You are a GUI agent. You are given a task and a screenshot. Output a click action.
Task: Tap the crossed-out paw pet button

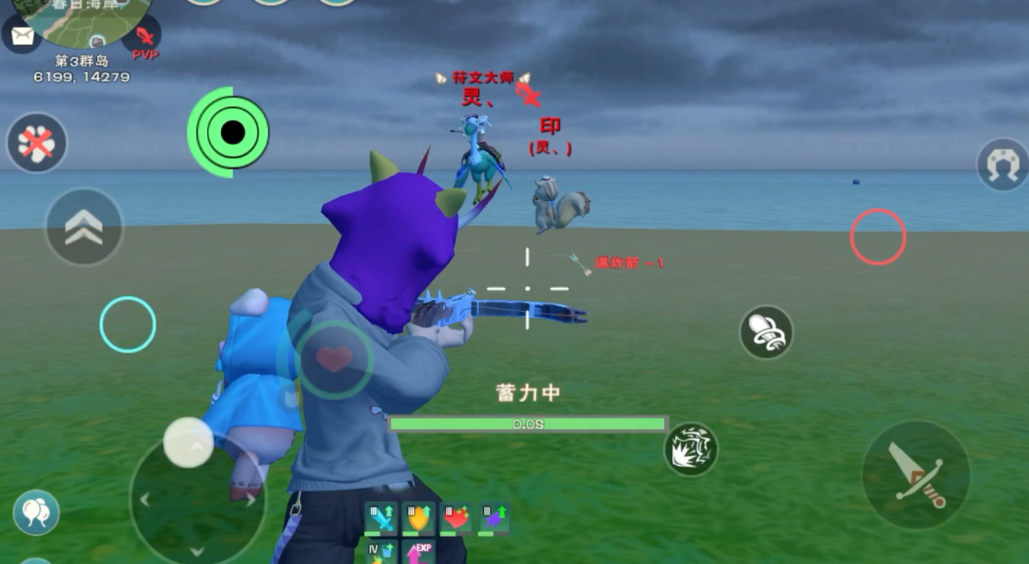(x=37, y=143)
